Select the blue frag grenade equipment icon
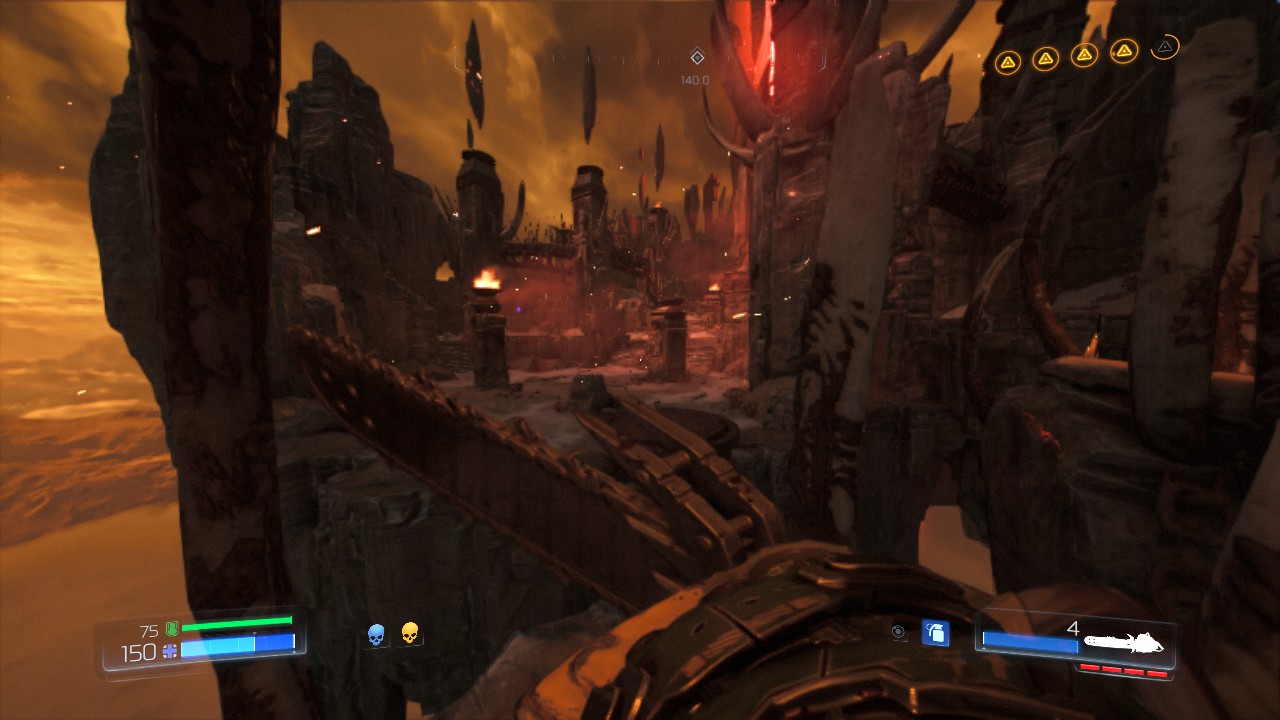1280x720 pixels. pos(935,633)
